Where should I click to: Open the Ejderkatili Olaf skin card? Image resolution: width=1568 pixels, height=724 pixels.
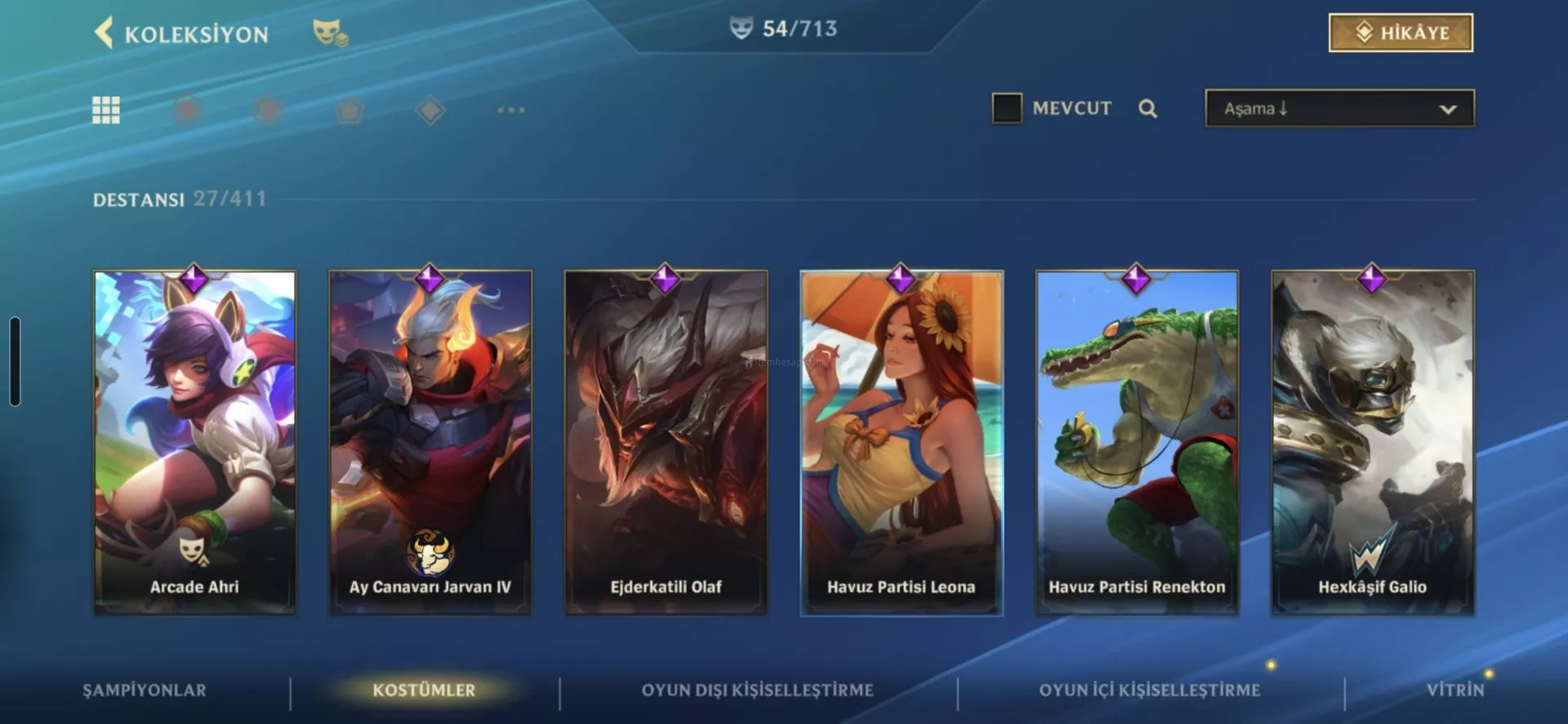point(666,441)
